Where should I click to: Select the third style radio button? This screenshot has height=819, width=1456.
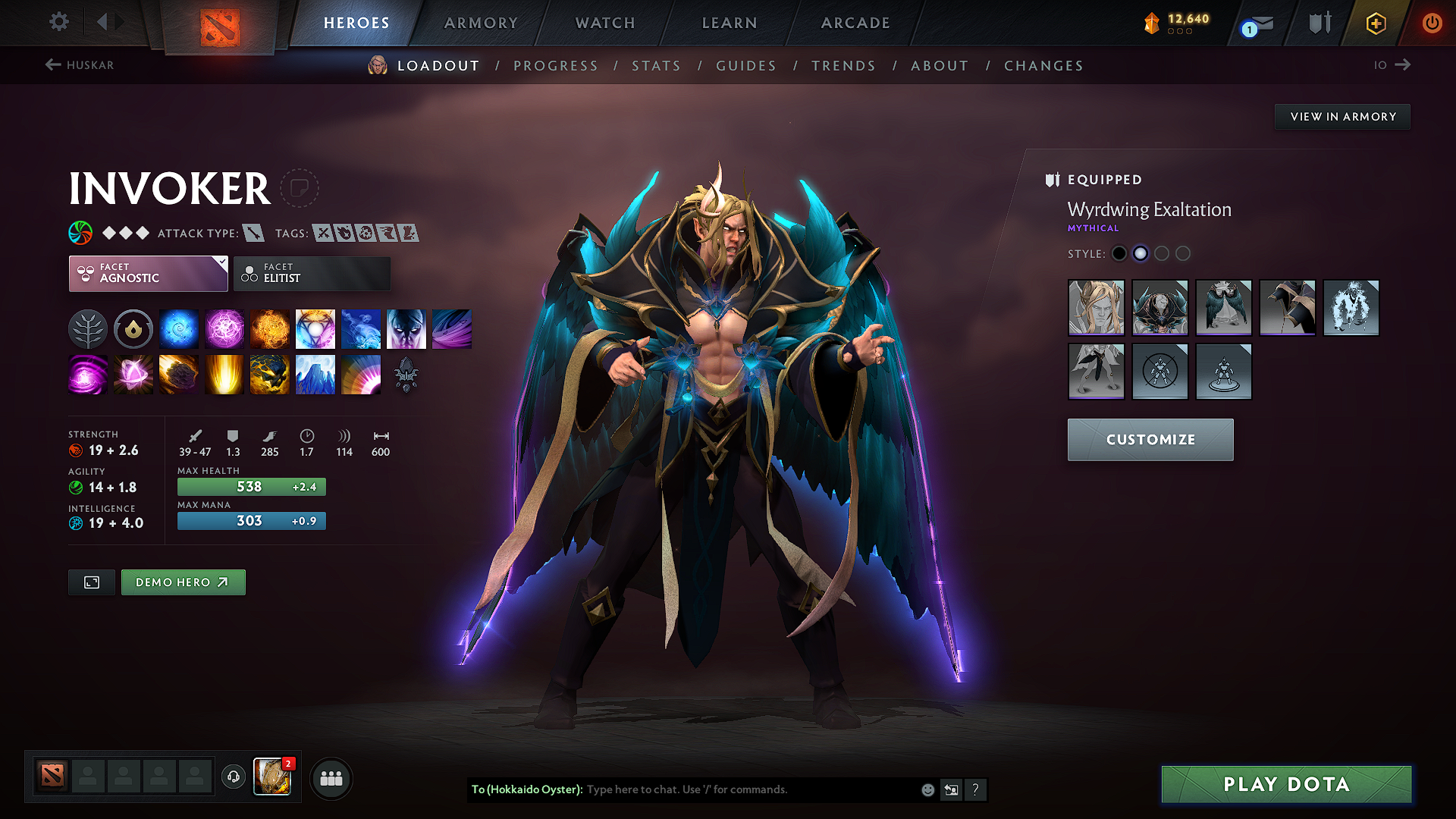point(1162,253)
